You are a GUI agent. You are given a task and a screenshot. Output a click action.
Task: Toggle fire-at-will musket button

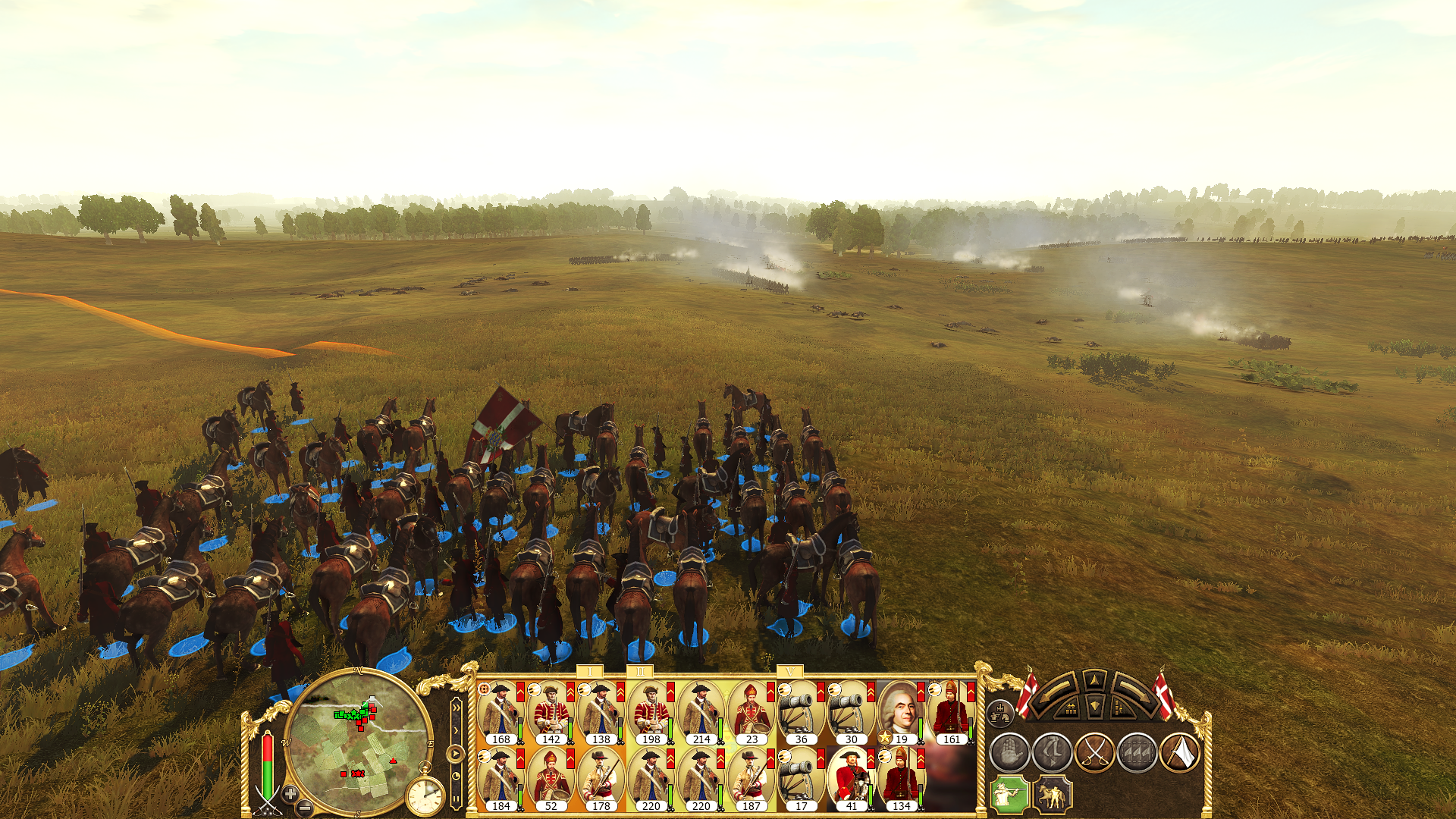pos(1010,795)
